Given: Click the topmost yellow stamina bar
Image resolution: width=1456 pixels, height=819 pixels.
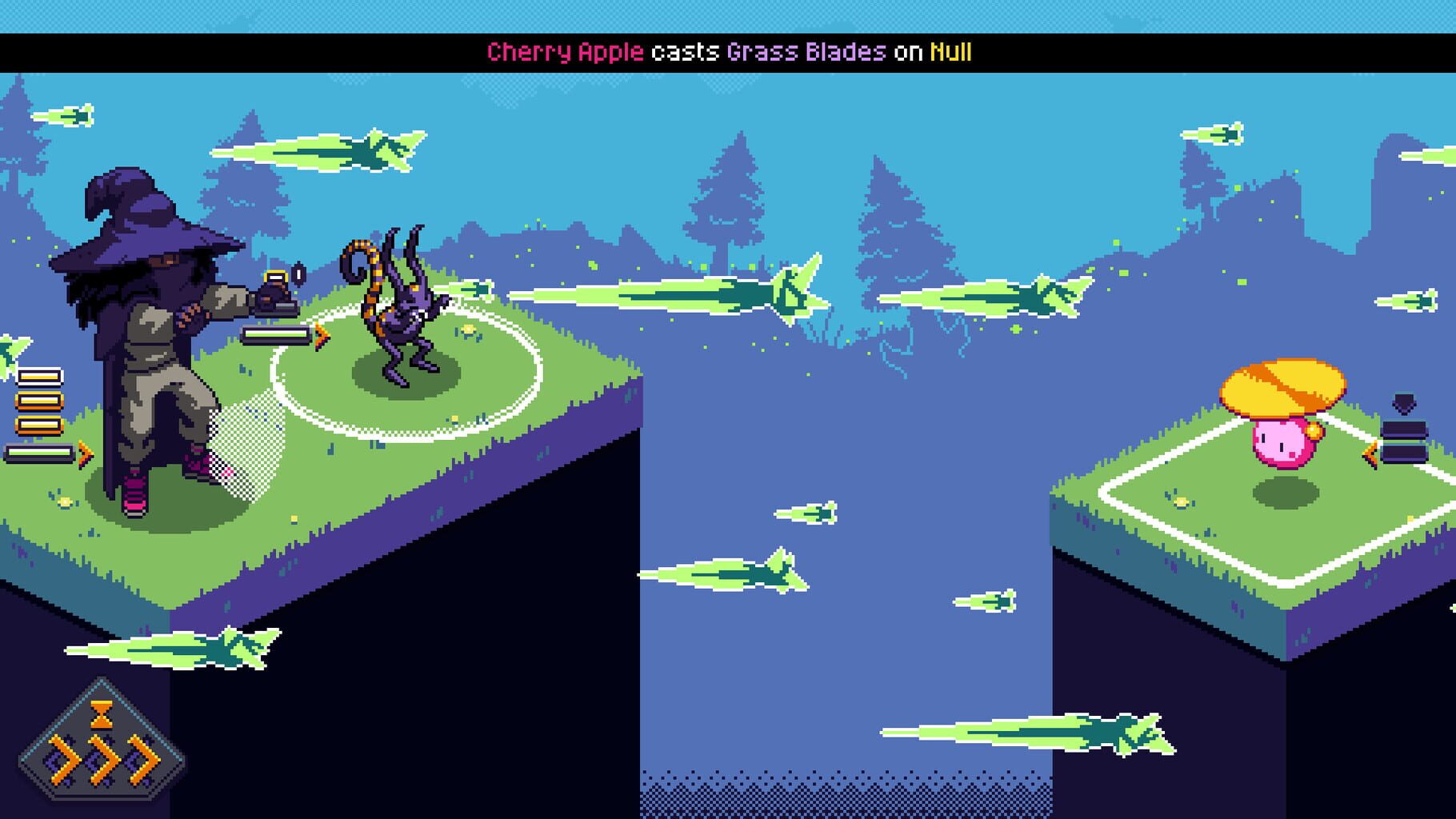Looking at the screenshot, I should tap(39, 376).
